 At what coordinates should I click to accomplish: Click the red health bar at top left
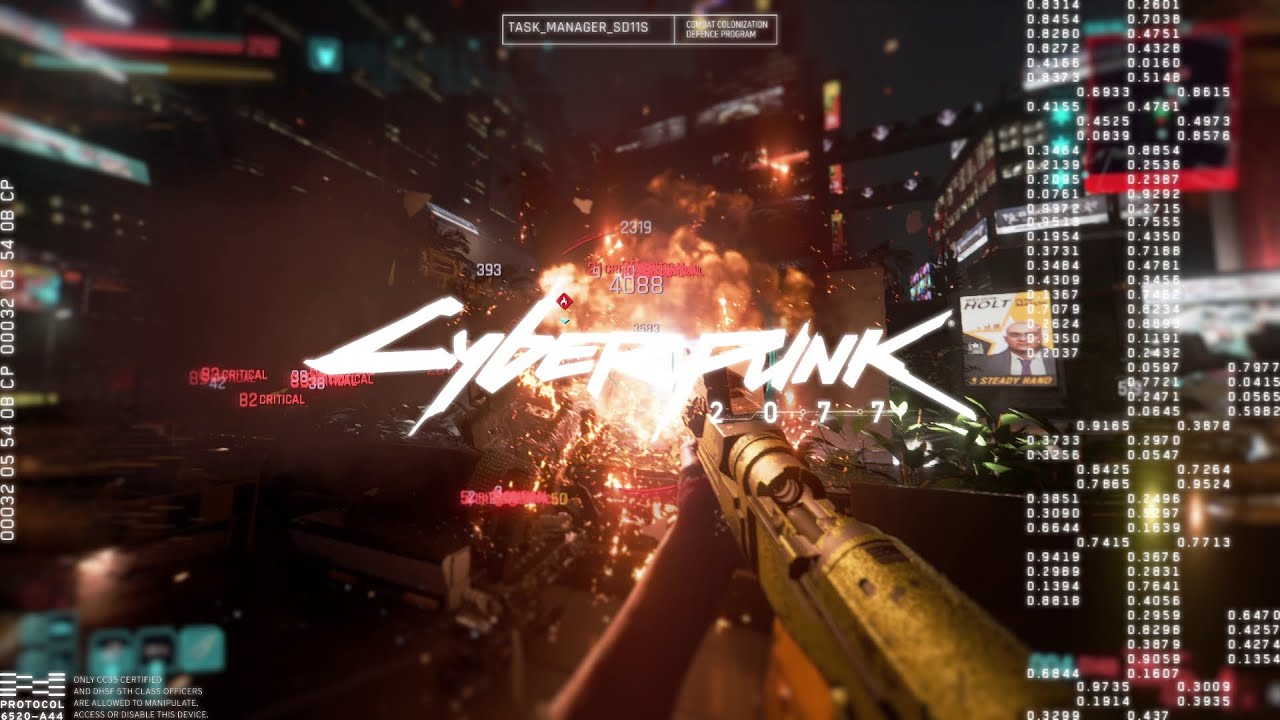(x=160, y=44)
